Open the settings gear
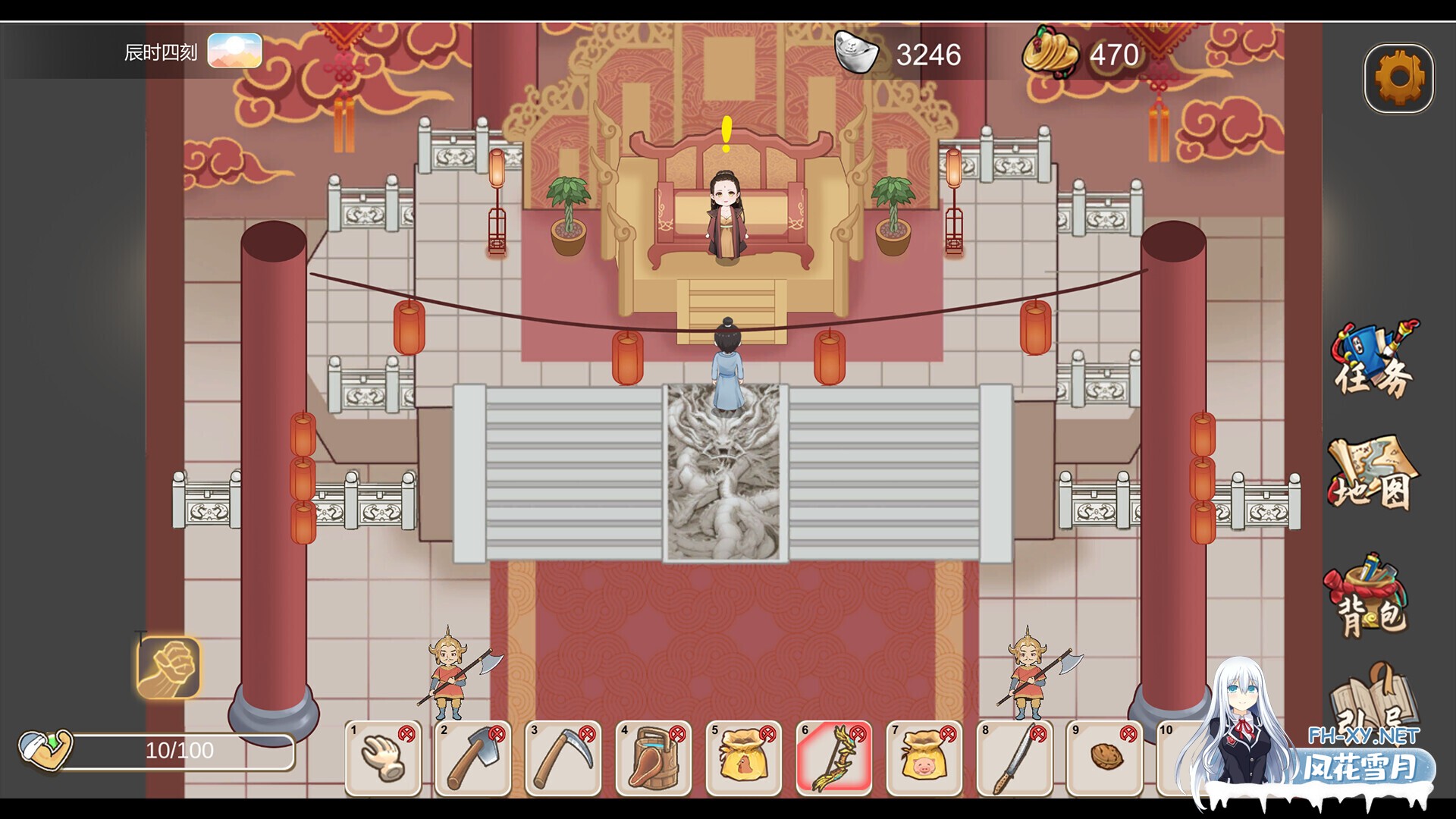The image size is (1456, 819). pyautogui.click(x=1399, y=76)
